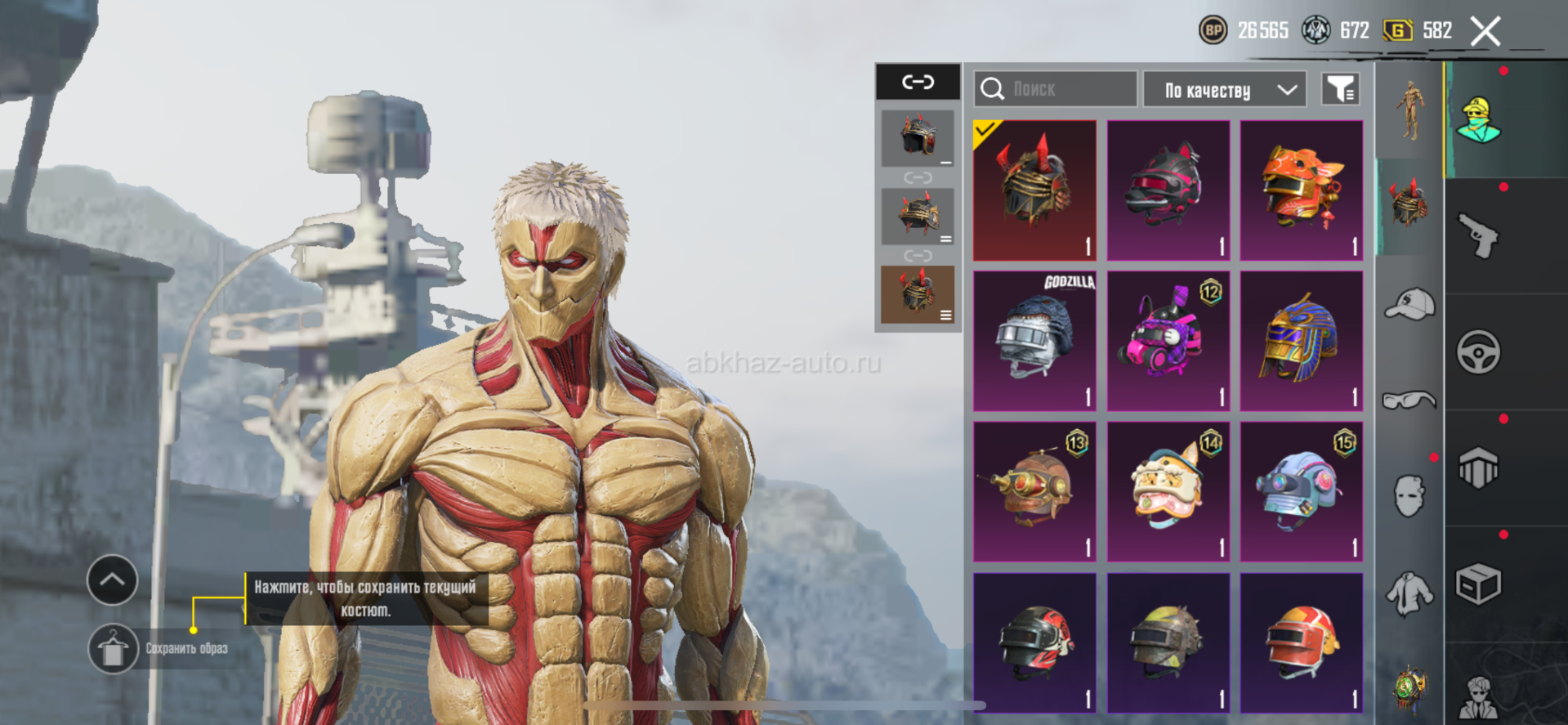The image size is (1568, 725).
Task: Pick the light blue helmet with badge 15
Action: (1301, 491)
